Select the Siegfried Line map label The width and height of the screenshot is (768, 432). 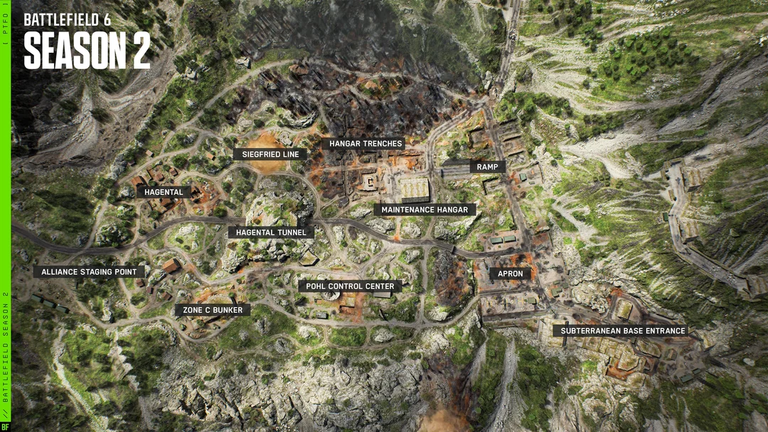pos(270,154)
